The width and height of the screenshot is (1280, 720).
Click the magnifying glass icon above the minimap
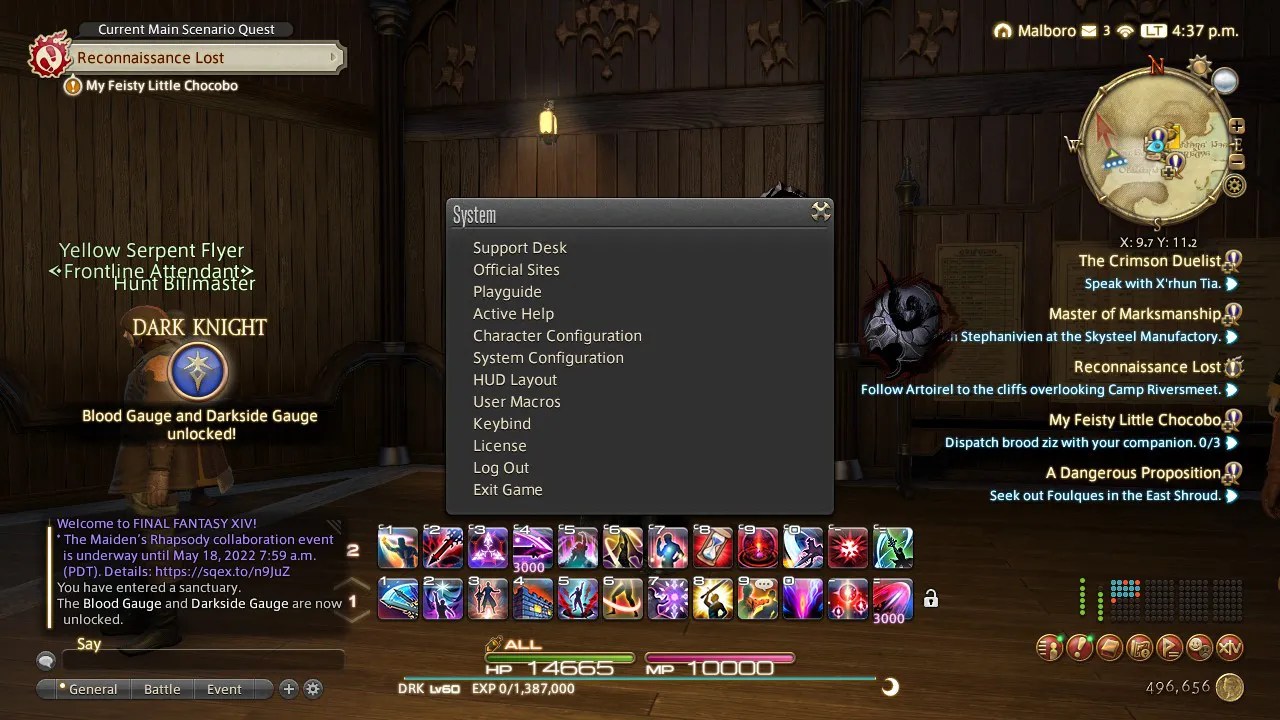point(1224,80)
